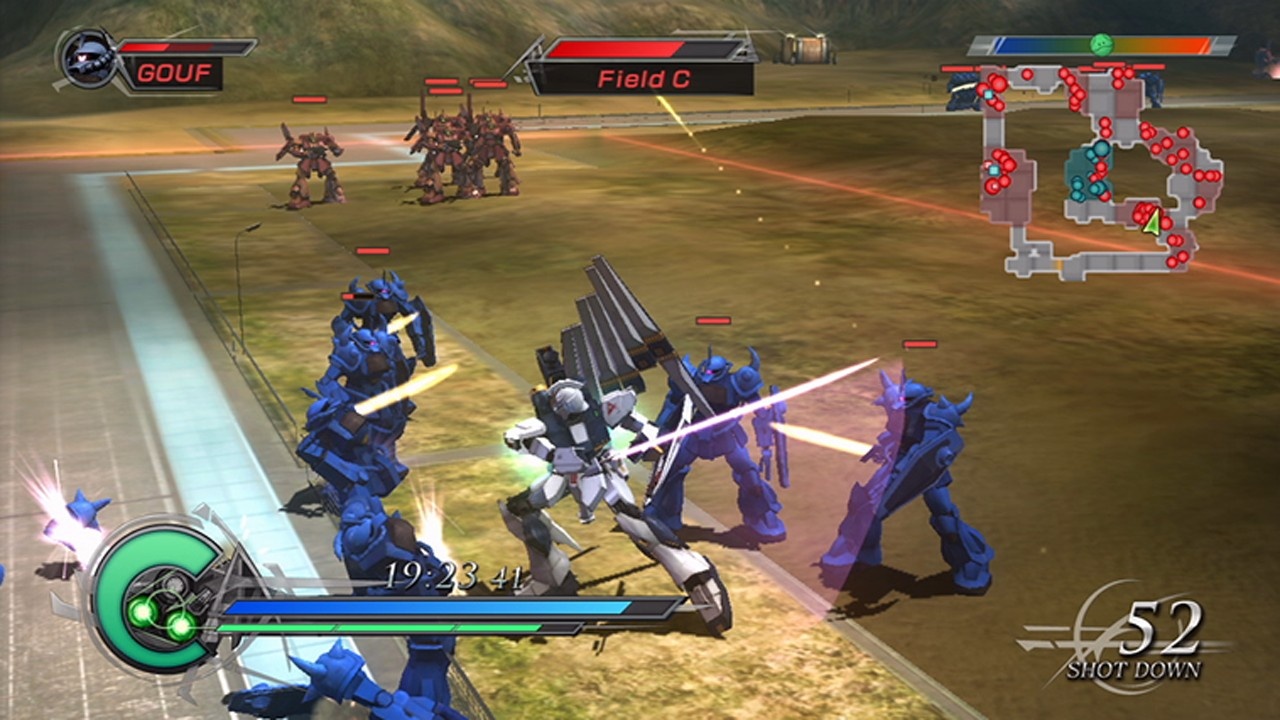
Task: Click the blue player health bar
Action: tap(430, 608)
